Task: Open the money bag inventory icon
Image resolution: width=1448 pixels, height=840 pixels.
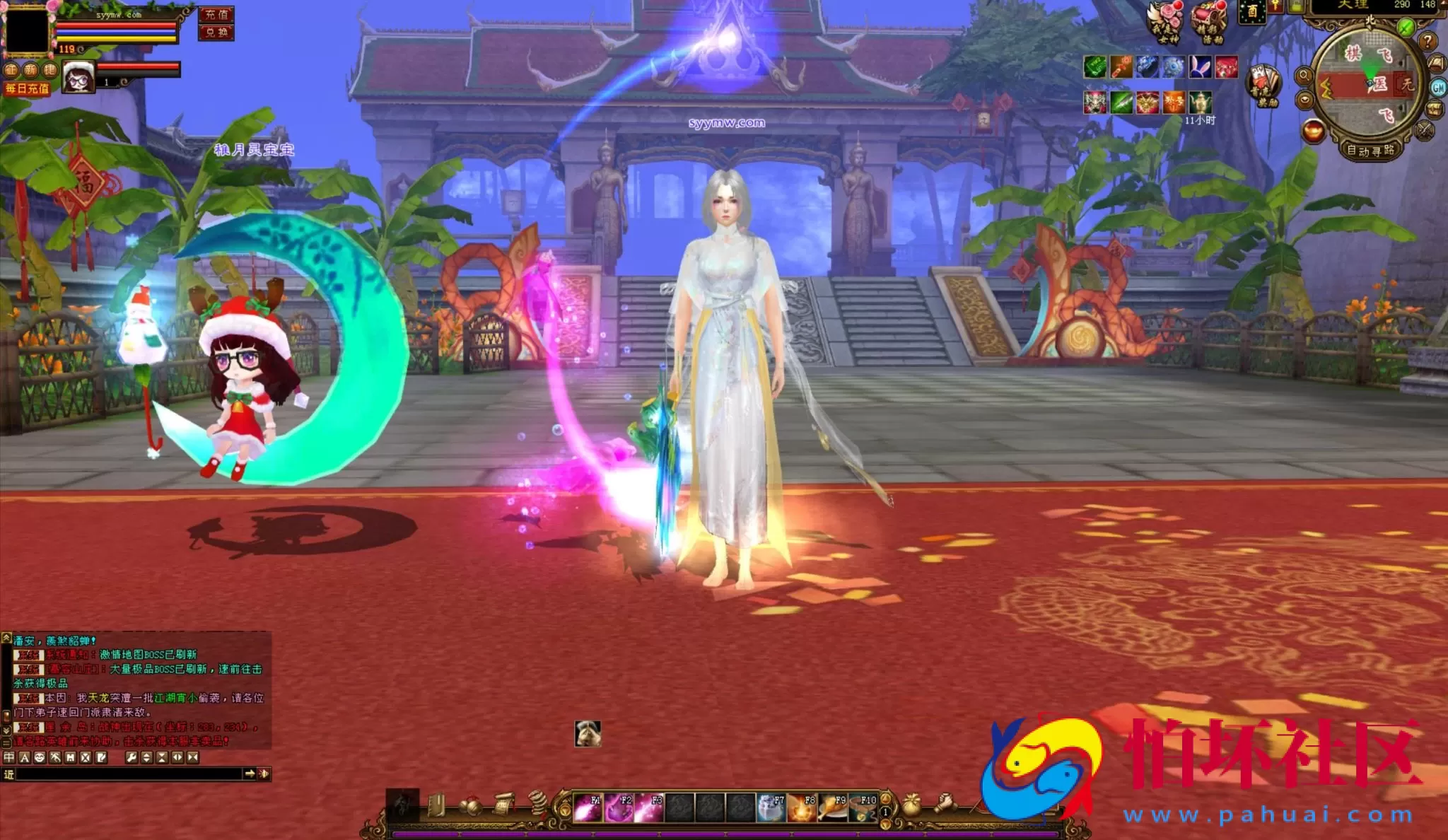Action: [x=912, y=805]
